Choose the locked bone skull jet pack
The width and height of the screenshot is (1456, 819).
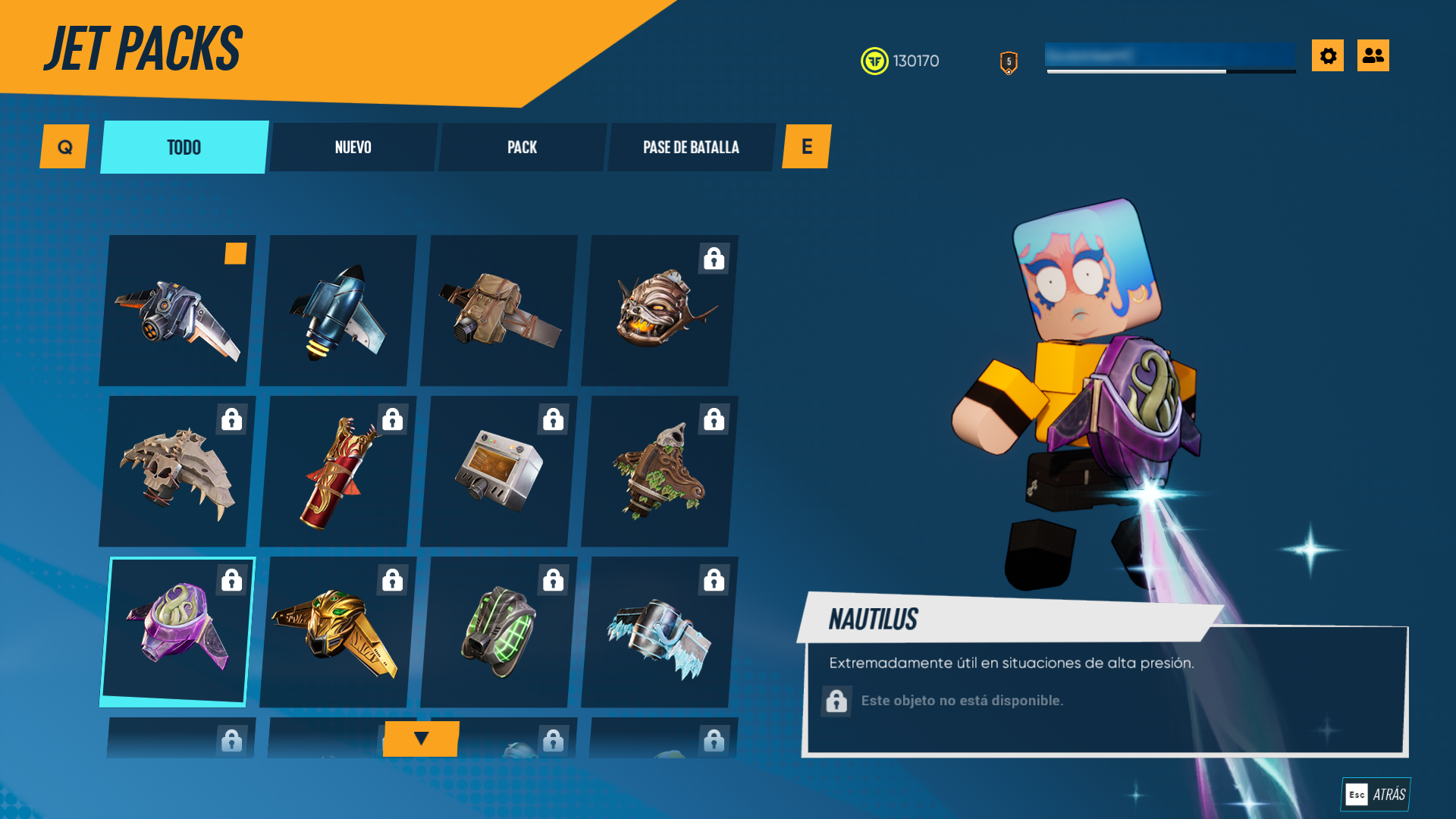[177, 472]
